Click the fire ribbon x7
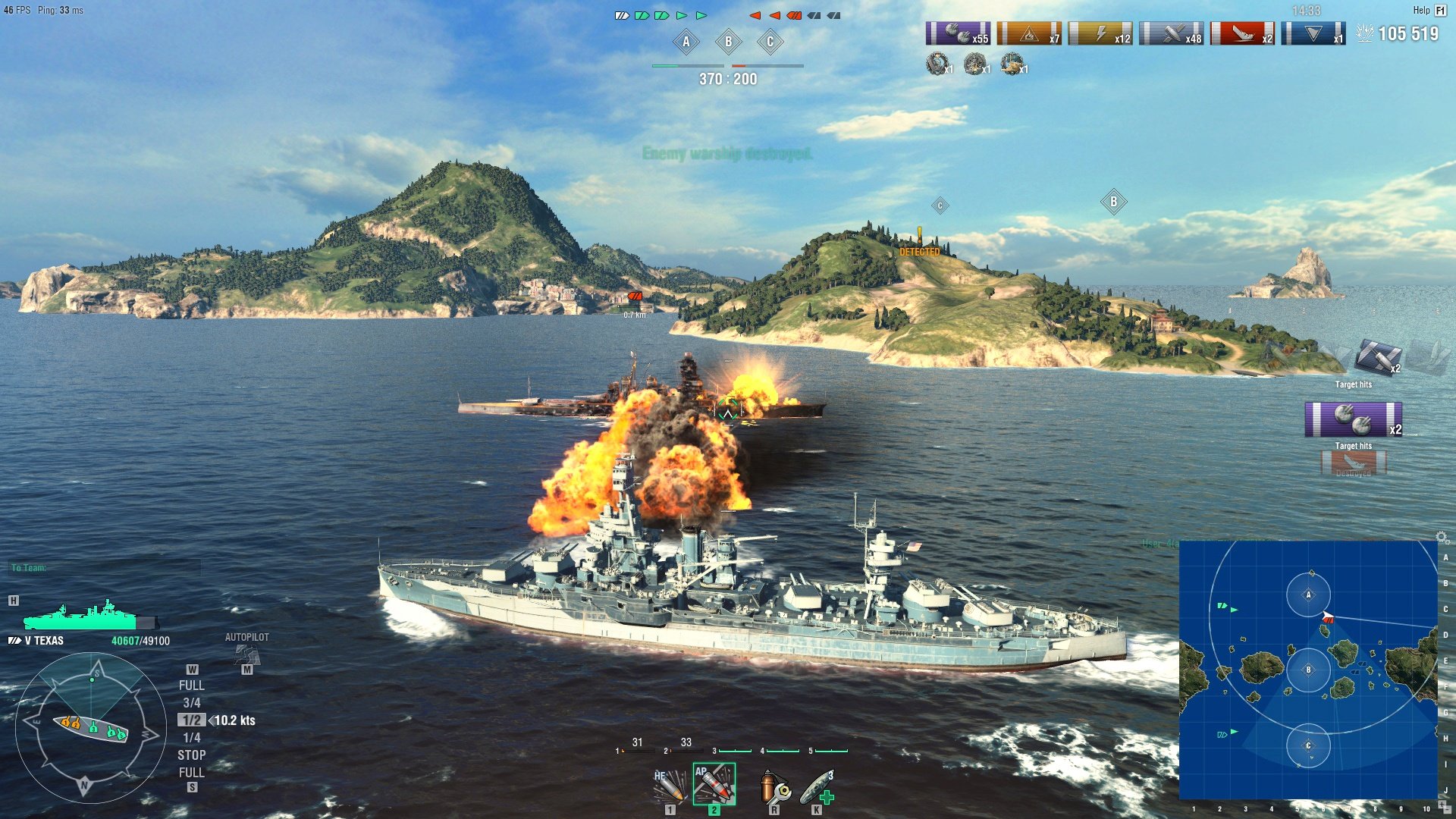Screen dimensions: 1456x819 (x=1029, y=33)
